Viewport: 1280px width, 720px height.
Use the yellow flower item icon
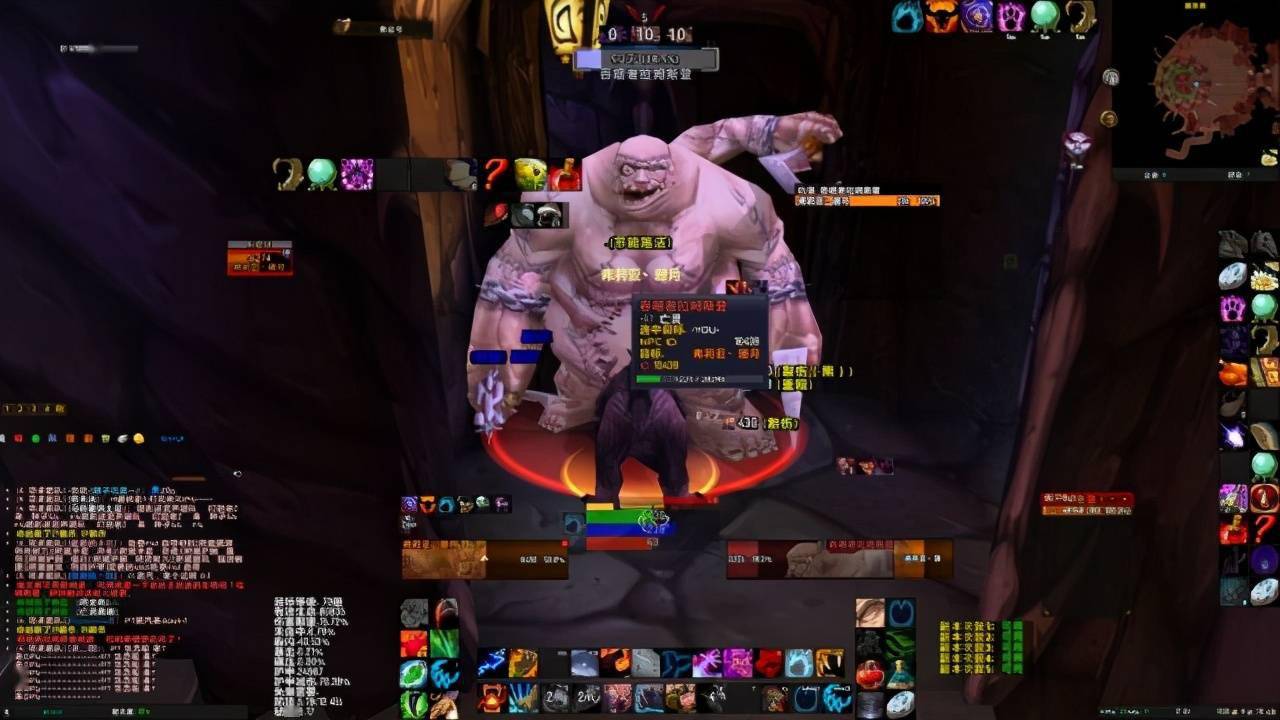(1264, 276)
